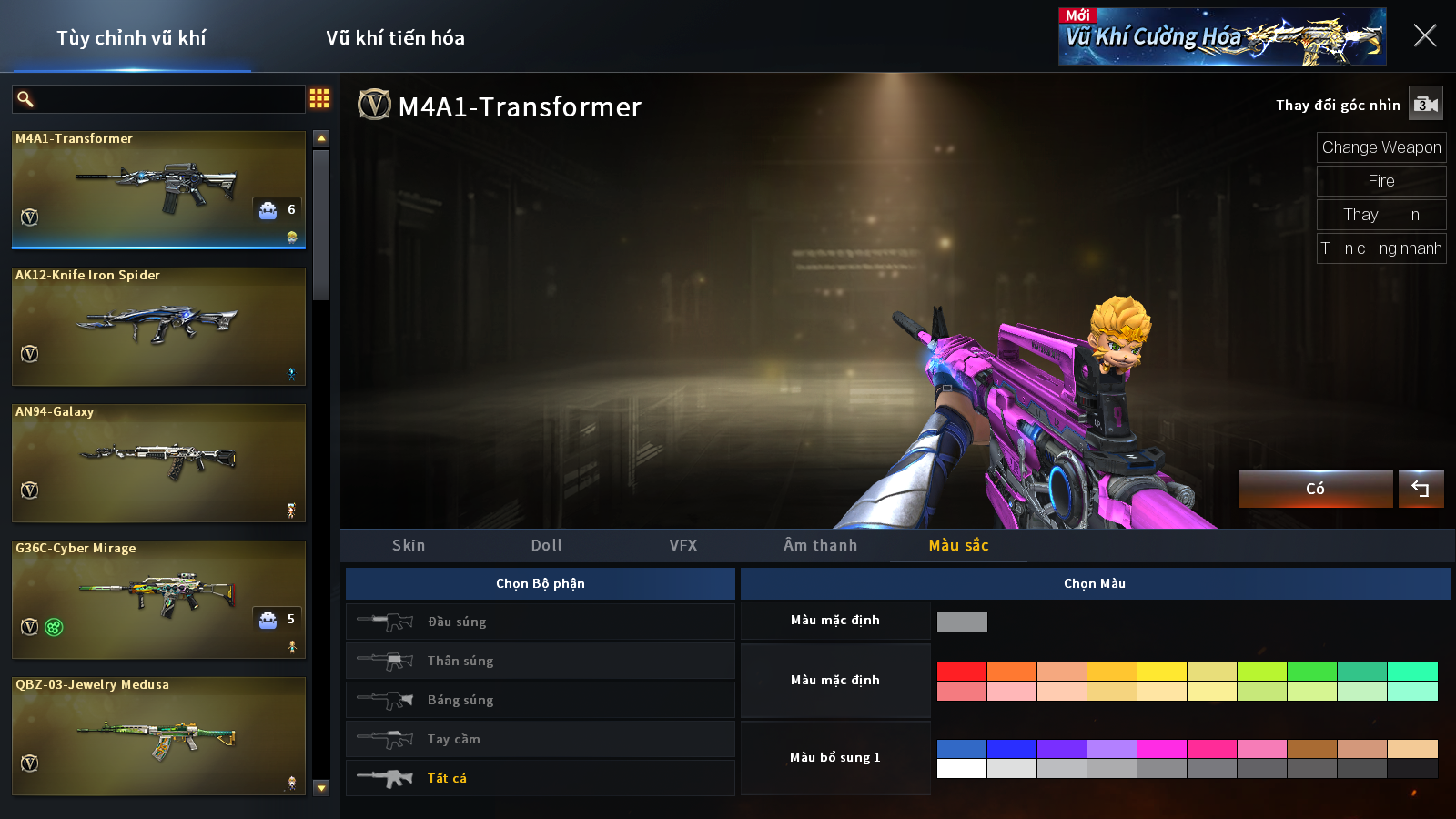This screenshot has height=819, width=1456.
Task: Toggle the weapon list grid view
Action: (319, 98)
